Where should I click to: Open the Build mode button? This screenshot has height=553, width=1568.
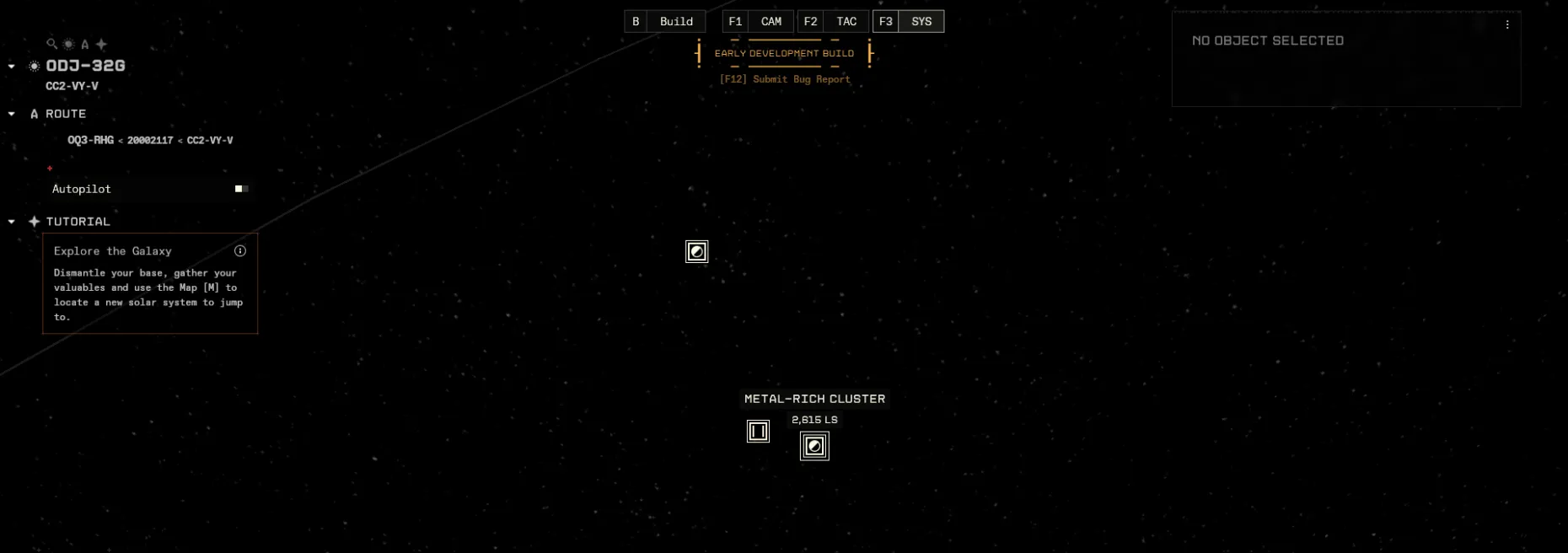tap(675, 22)
